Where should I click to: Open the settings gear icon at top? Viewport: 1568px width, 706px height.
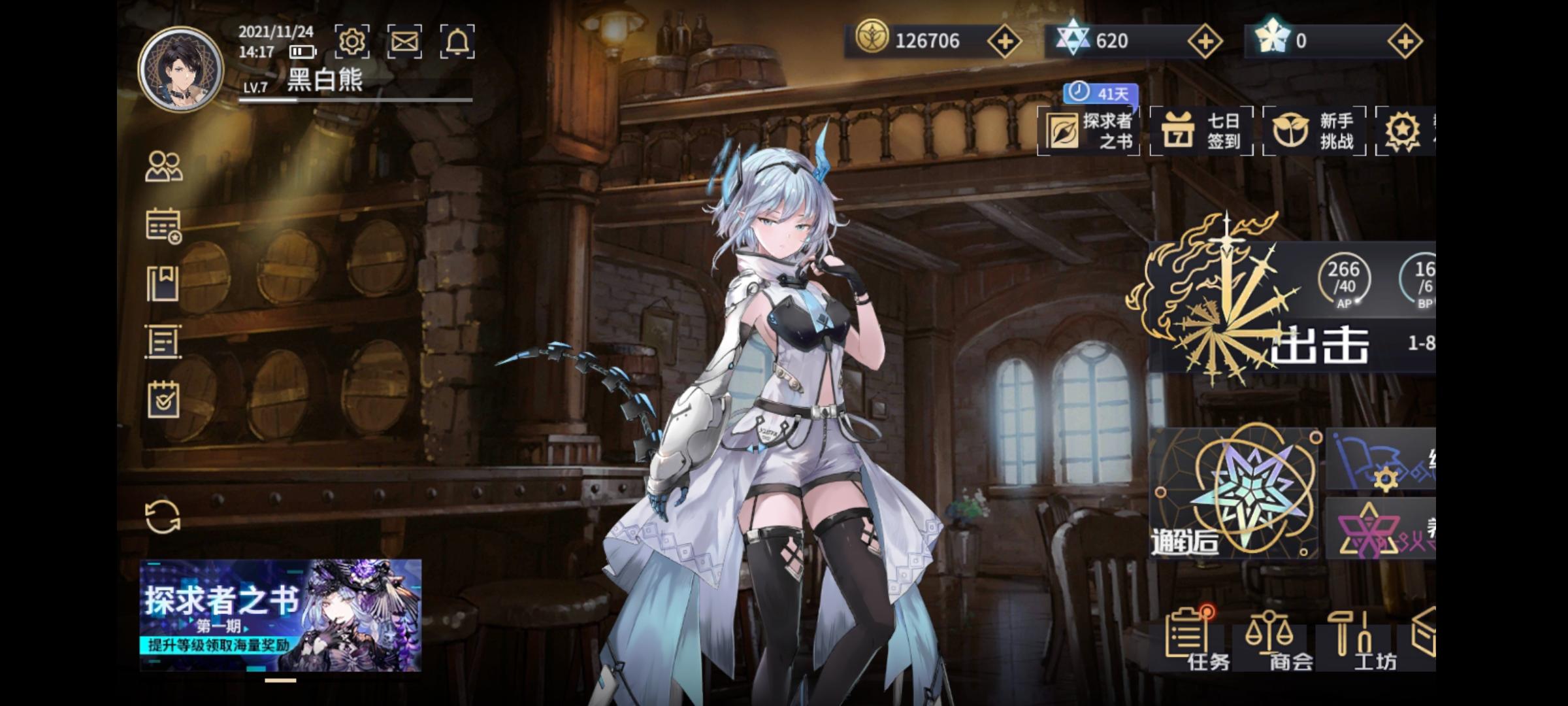pos(353,41)
